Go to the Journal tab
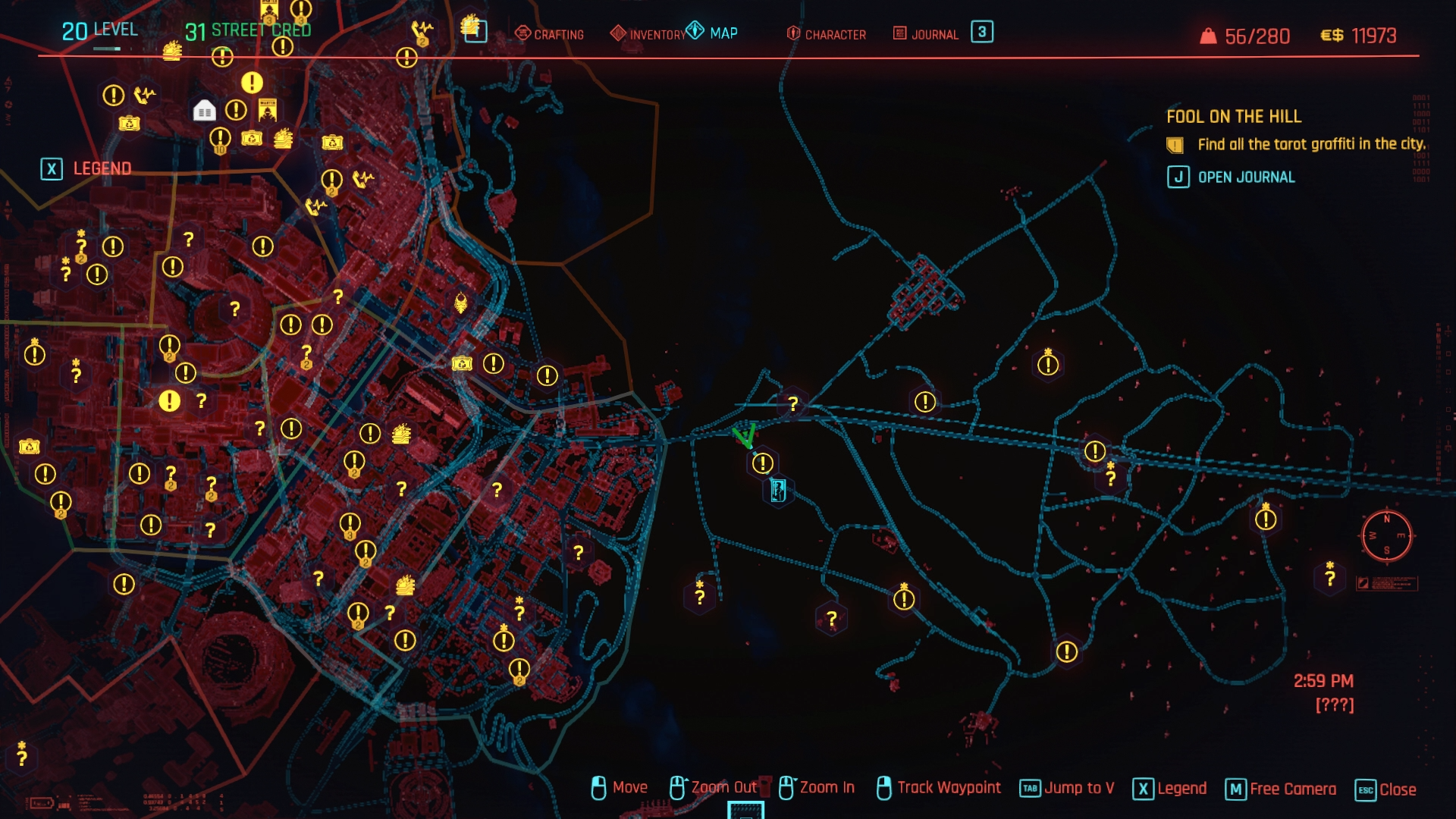 click(927, 34)
